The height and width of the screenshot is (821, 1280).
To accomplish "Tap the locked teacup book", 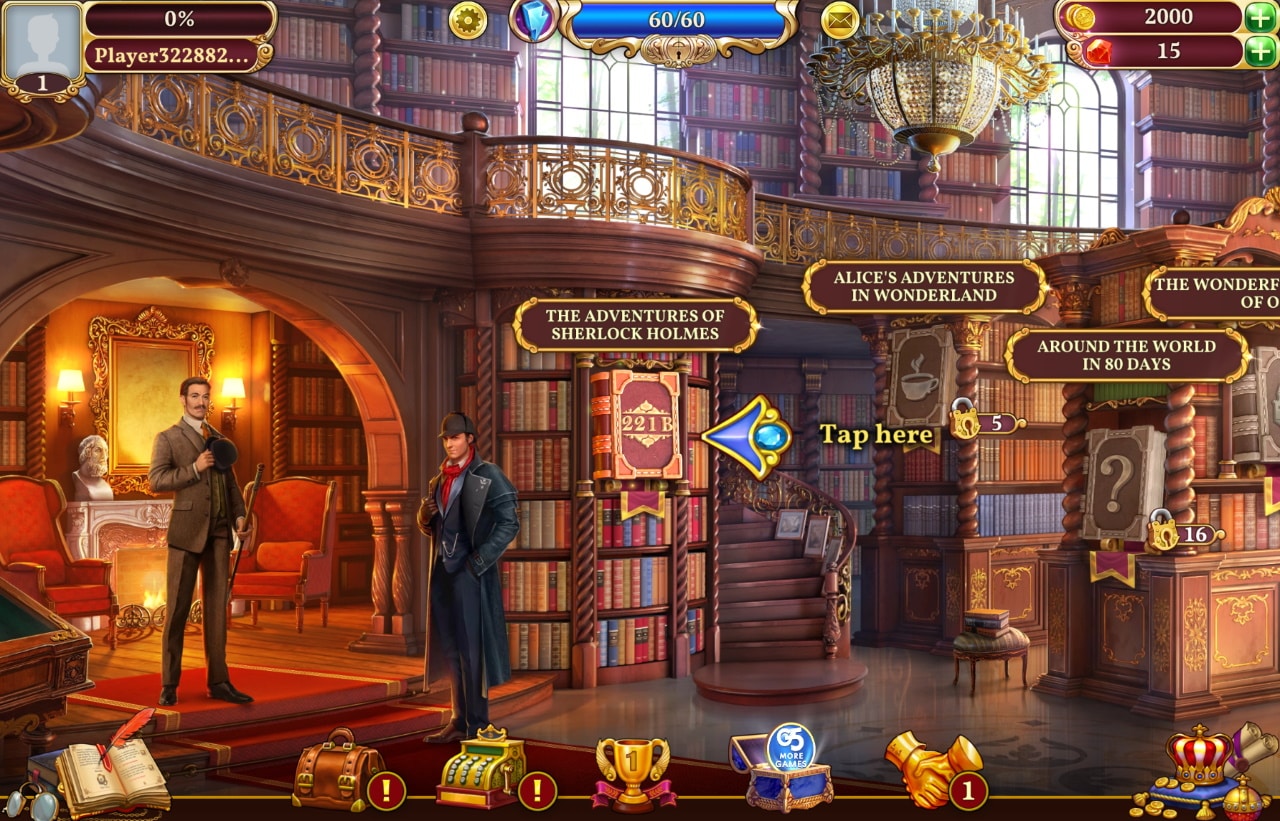I will pos(920,377).
